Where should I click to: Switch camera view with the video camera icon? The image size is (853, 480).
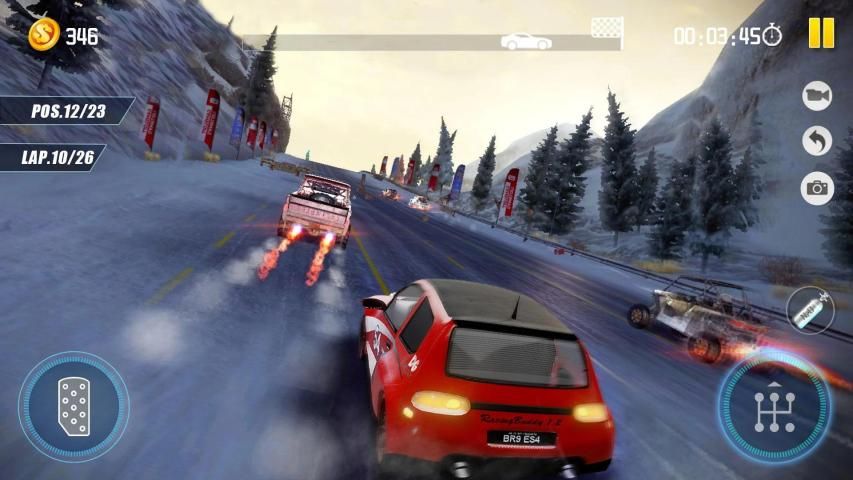click(x=817, y=95)
